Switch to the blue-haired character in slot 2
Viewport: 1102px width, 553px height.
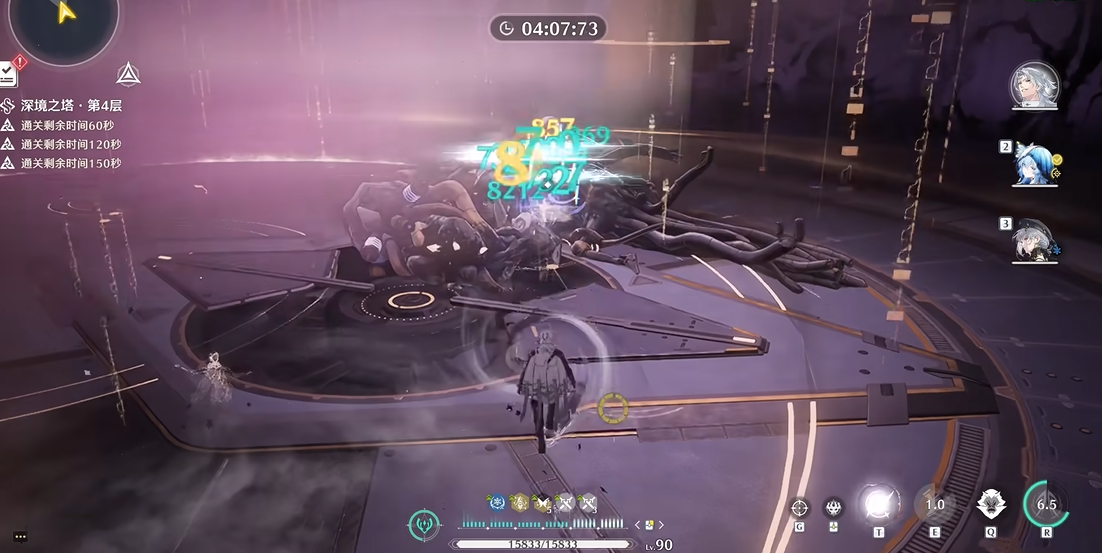click(1034, 163)
